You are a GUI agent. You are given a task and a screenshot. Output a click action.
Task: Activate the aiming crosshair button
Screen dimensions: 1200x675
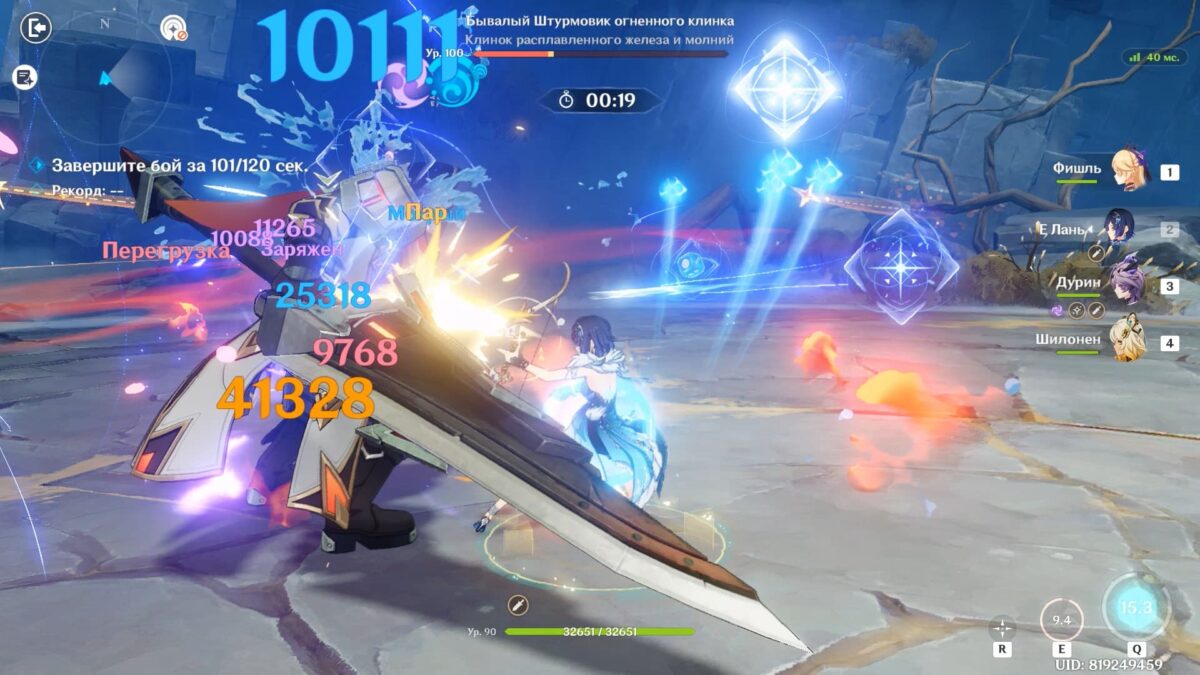coord(1002,628)
